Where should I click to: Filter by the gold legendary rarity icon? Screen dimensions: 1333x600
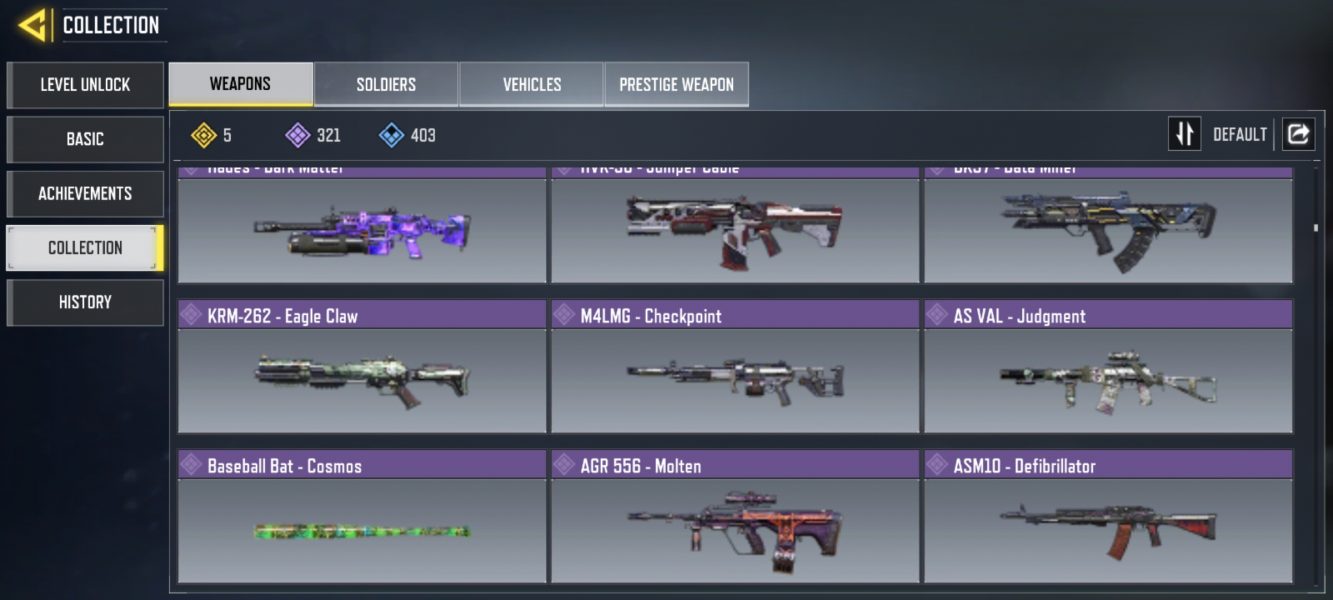[204, 135]
